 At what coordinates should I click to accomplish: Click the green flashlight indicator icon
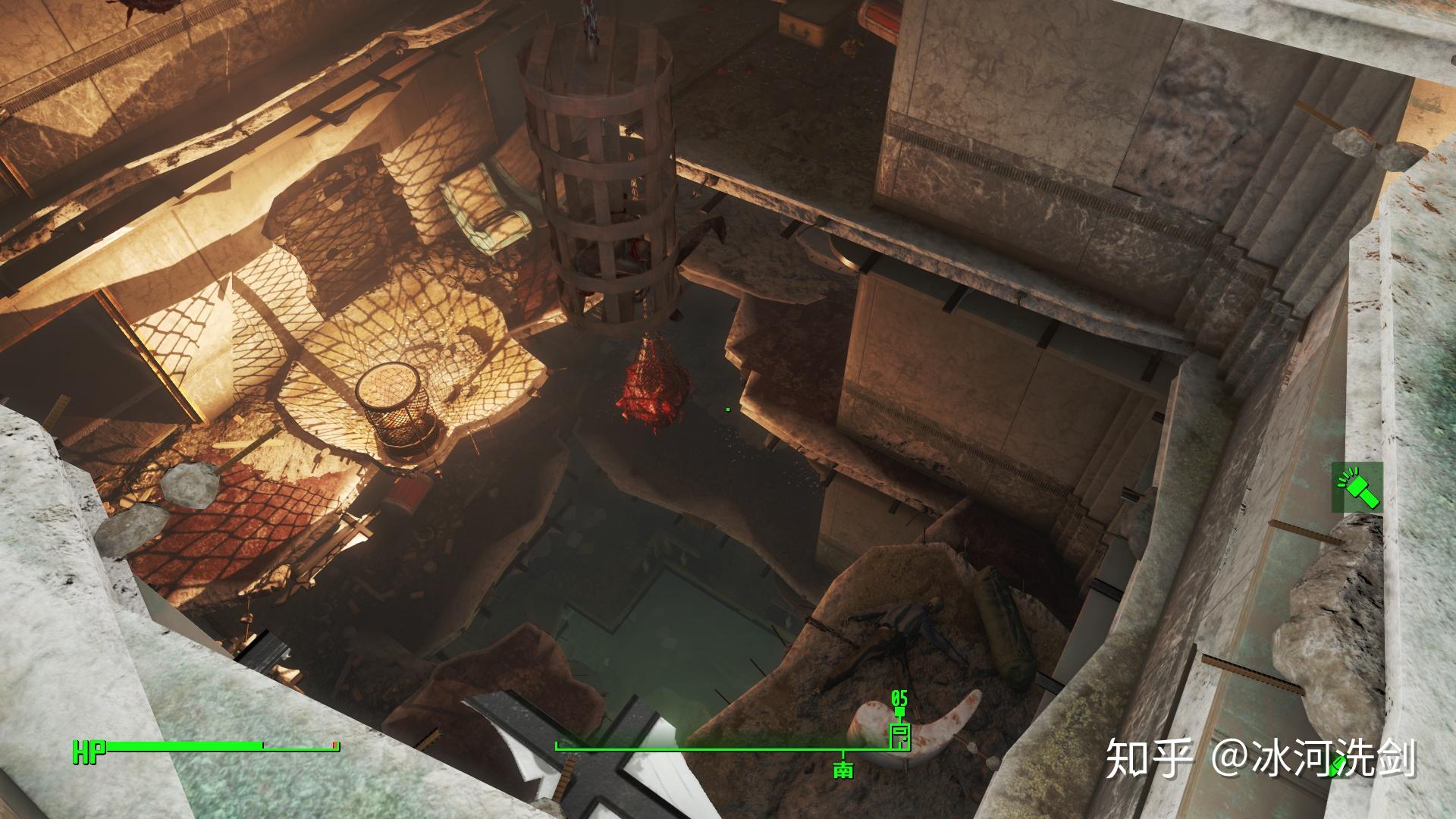(x=1357, y=487)
